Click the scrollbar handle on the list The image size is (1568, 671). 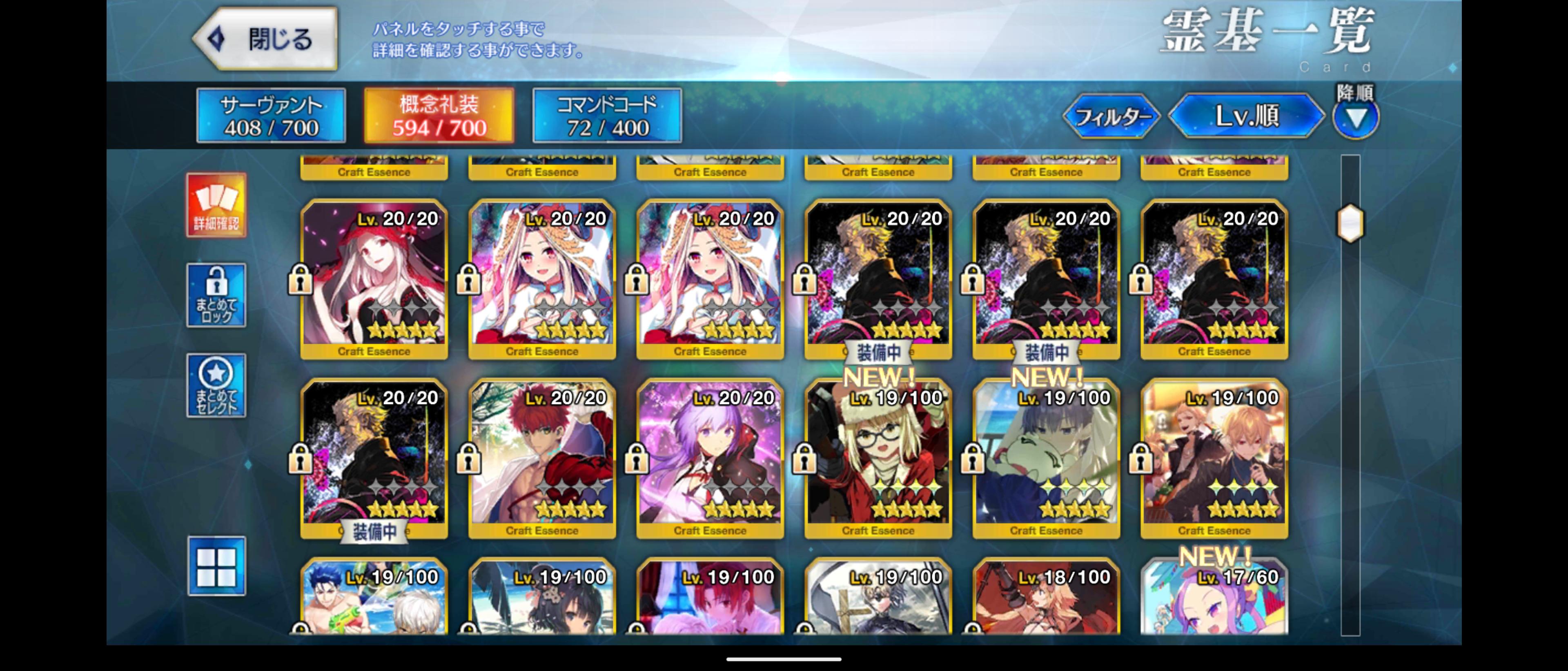click(1350, 223)
